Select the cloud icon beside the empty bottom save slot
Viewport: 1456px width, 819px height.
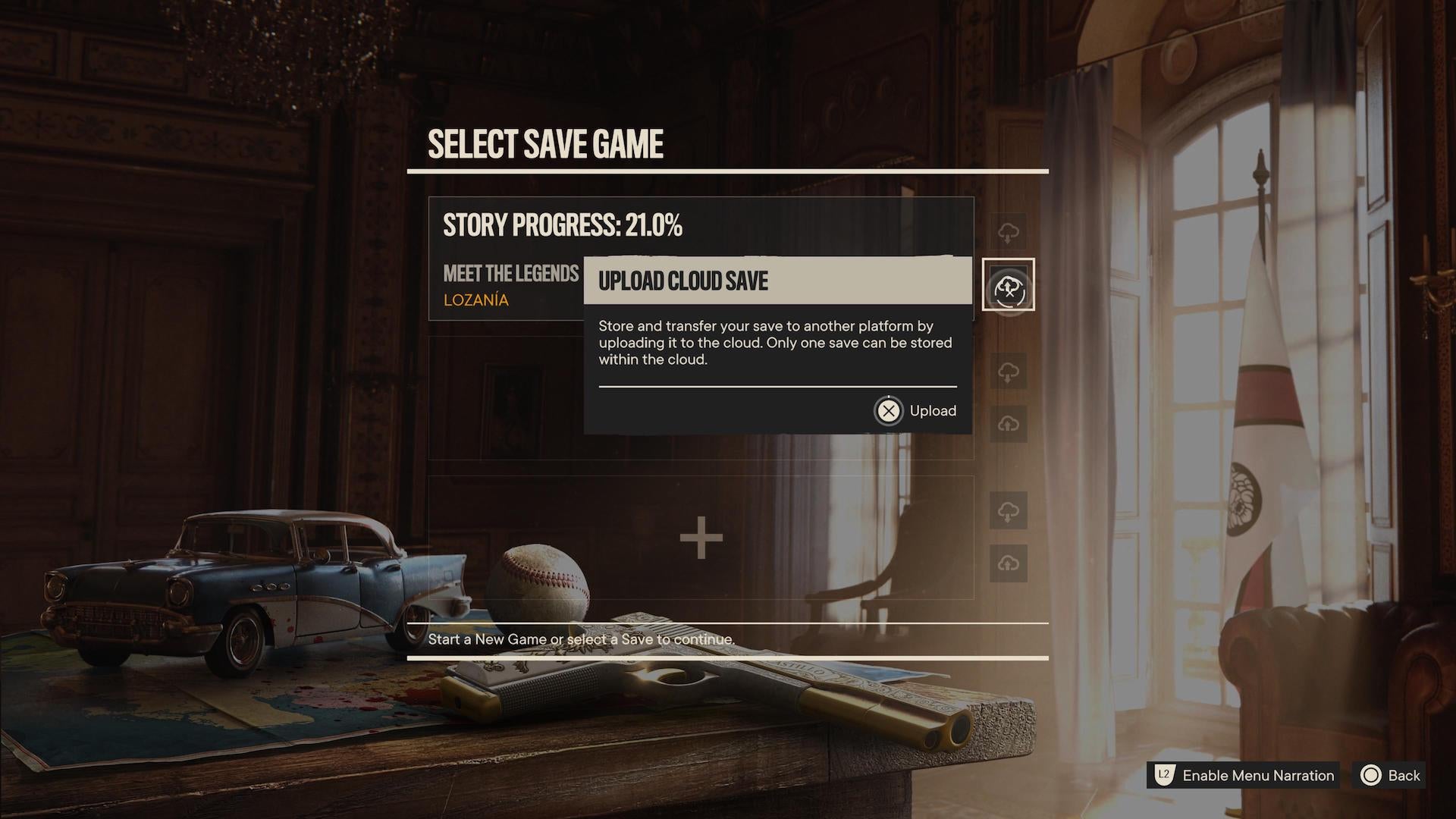coord(1009,511)
